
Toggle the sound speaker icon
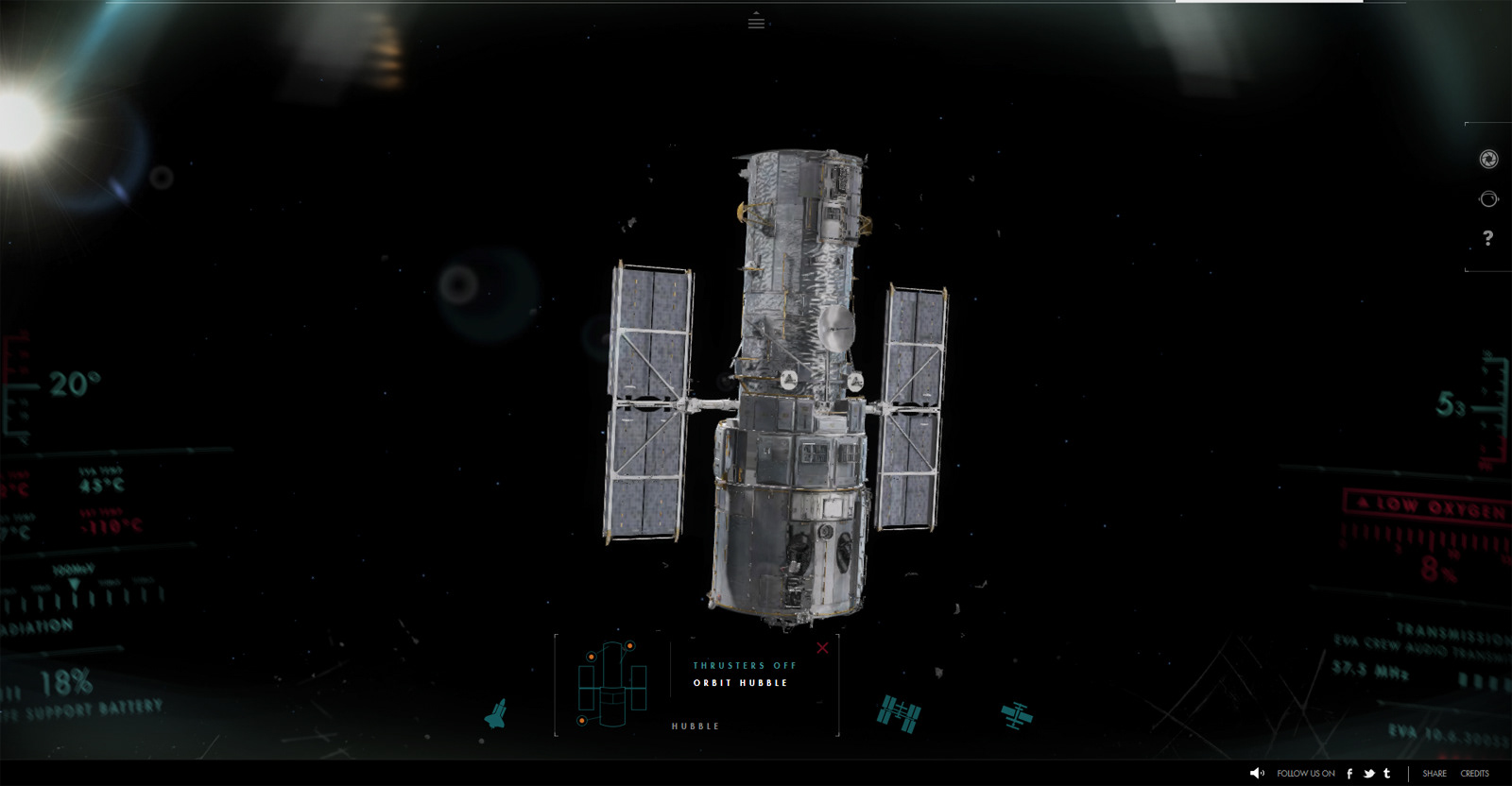pos(1257,773)
